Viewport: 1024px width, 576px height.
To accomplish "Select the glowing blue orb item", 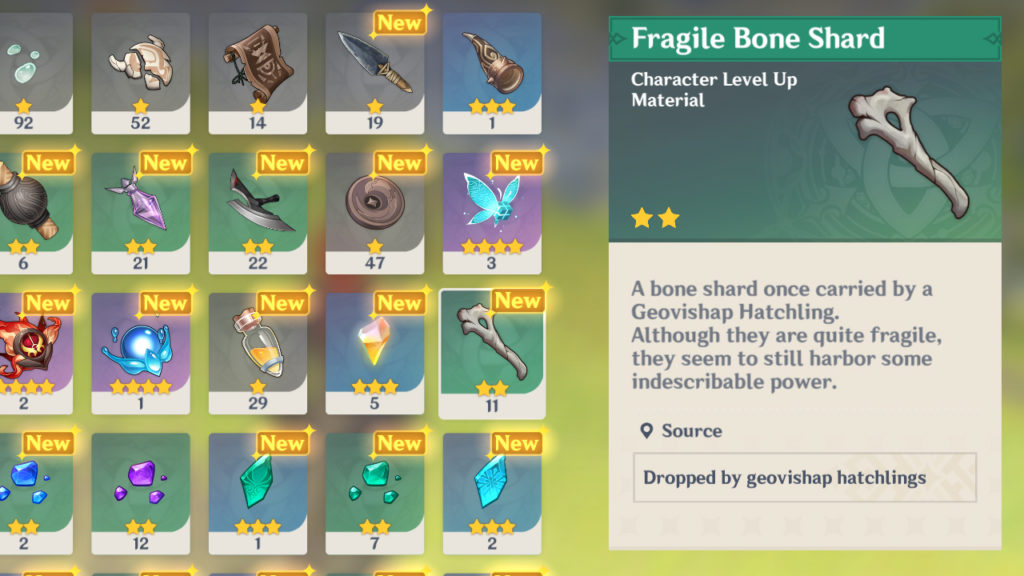I will point(141,352).
